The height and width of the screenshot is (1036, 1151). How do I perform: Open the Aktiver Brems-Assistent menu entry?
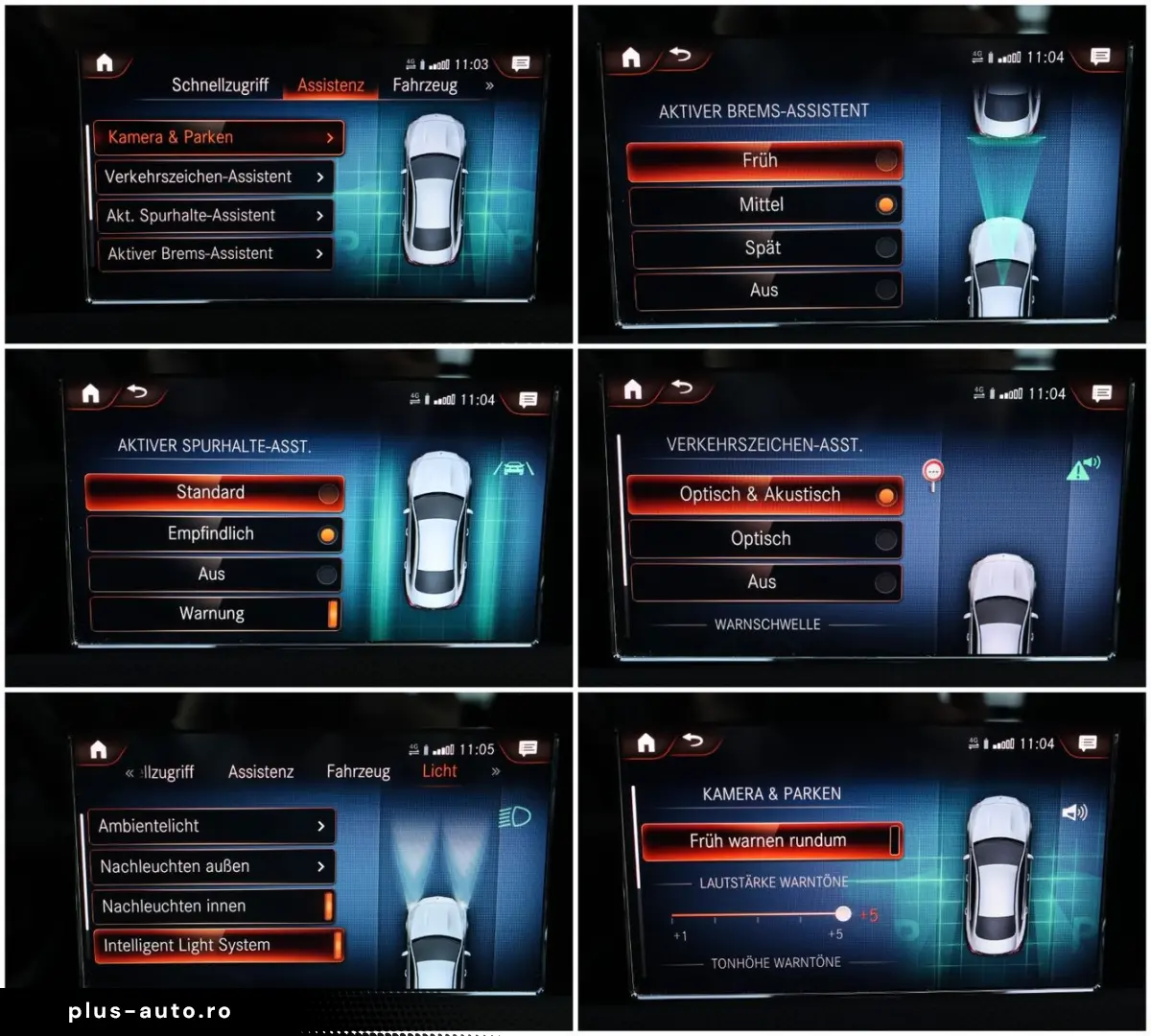pyautogui.click(x=214, y=254)
